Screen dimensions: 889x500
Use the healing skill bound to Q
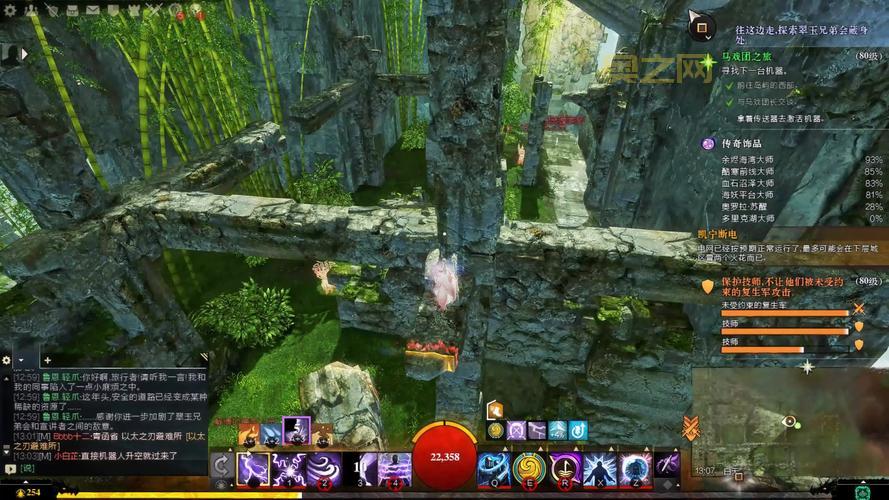tap(492, 467)
